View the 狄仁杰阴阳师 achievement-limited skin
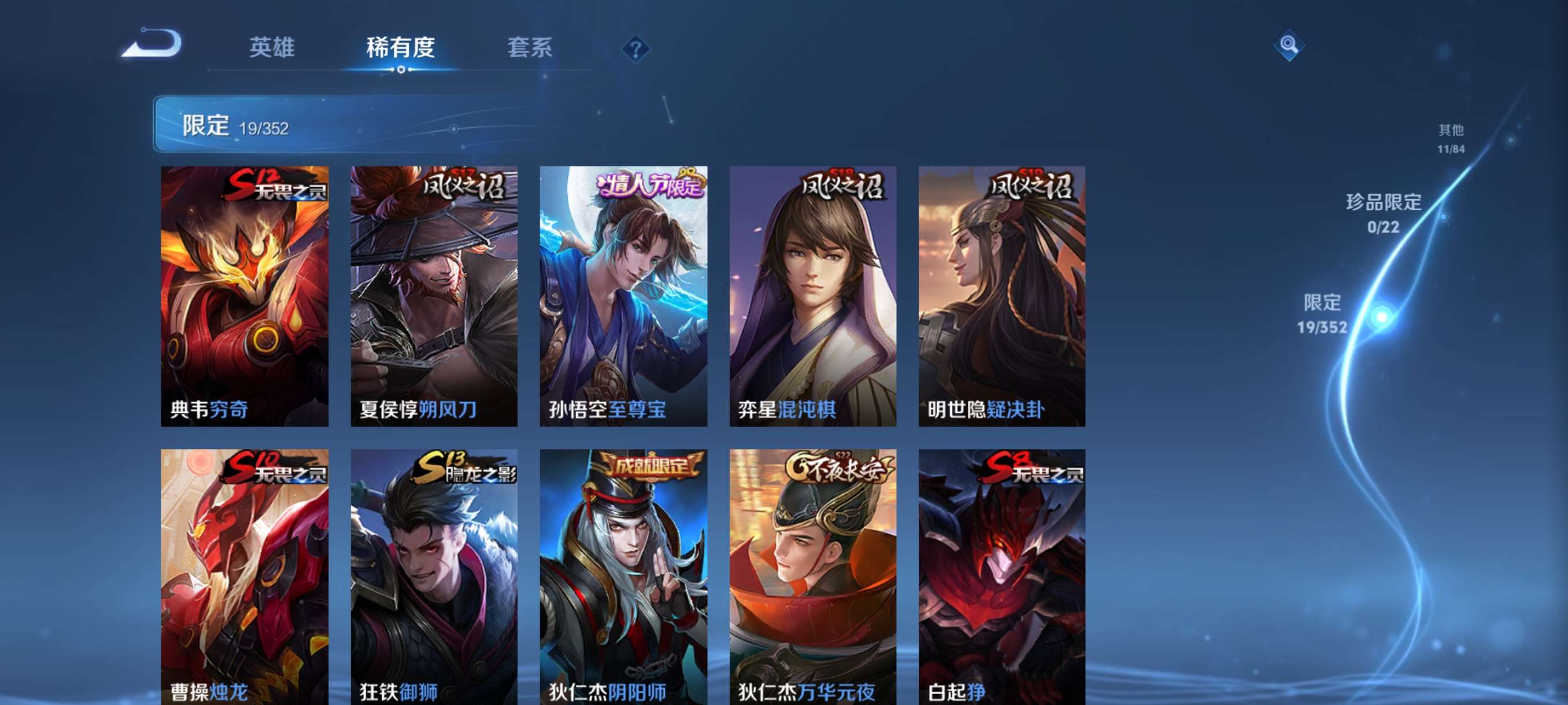Viewport: 1568px width, 705px height. 623,578
